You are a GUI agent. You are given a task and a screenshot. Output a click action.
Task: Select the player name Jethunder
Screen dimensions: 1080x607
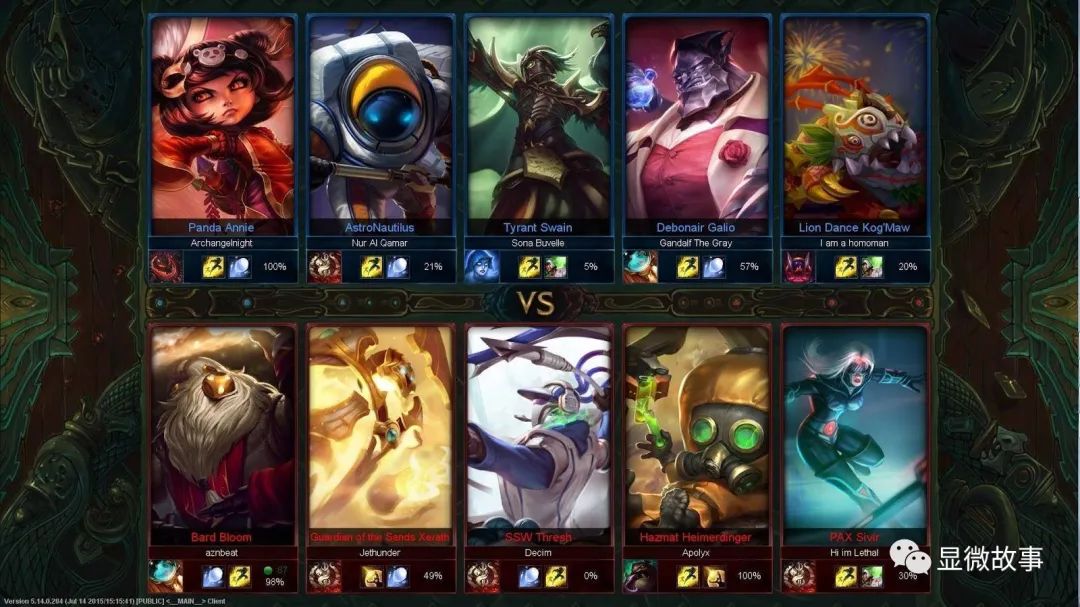pos(381,552)
